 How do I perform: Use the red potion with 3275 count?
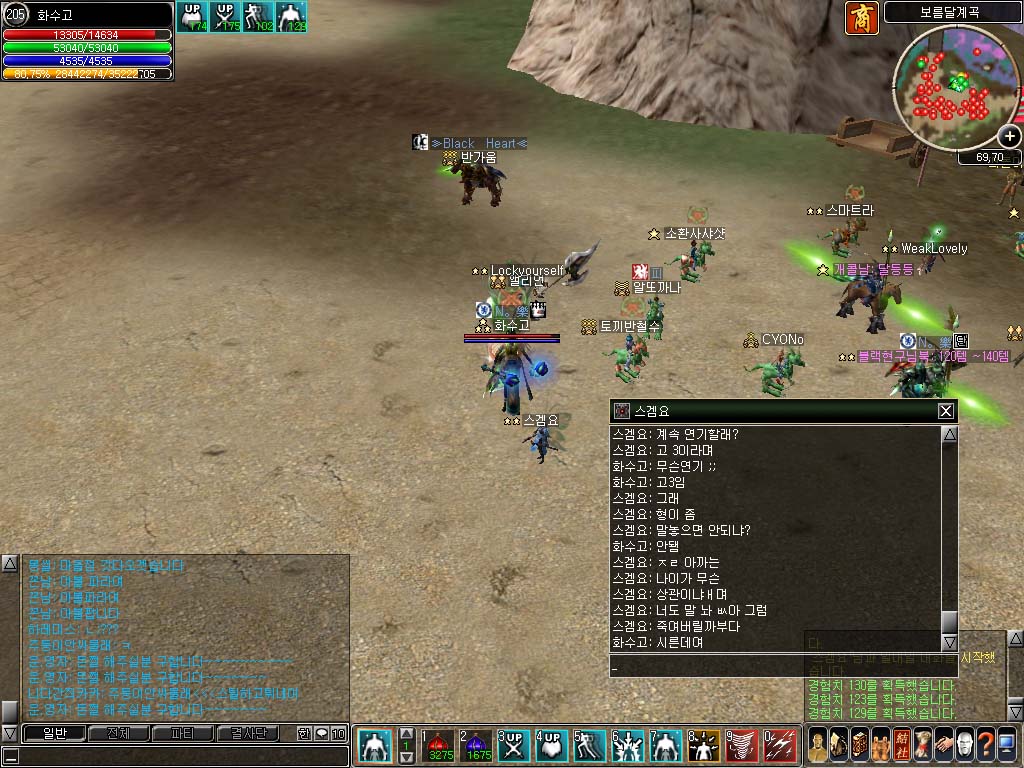(x=440, y=746)
